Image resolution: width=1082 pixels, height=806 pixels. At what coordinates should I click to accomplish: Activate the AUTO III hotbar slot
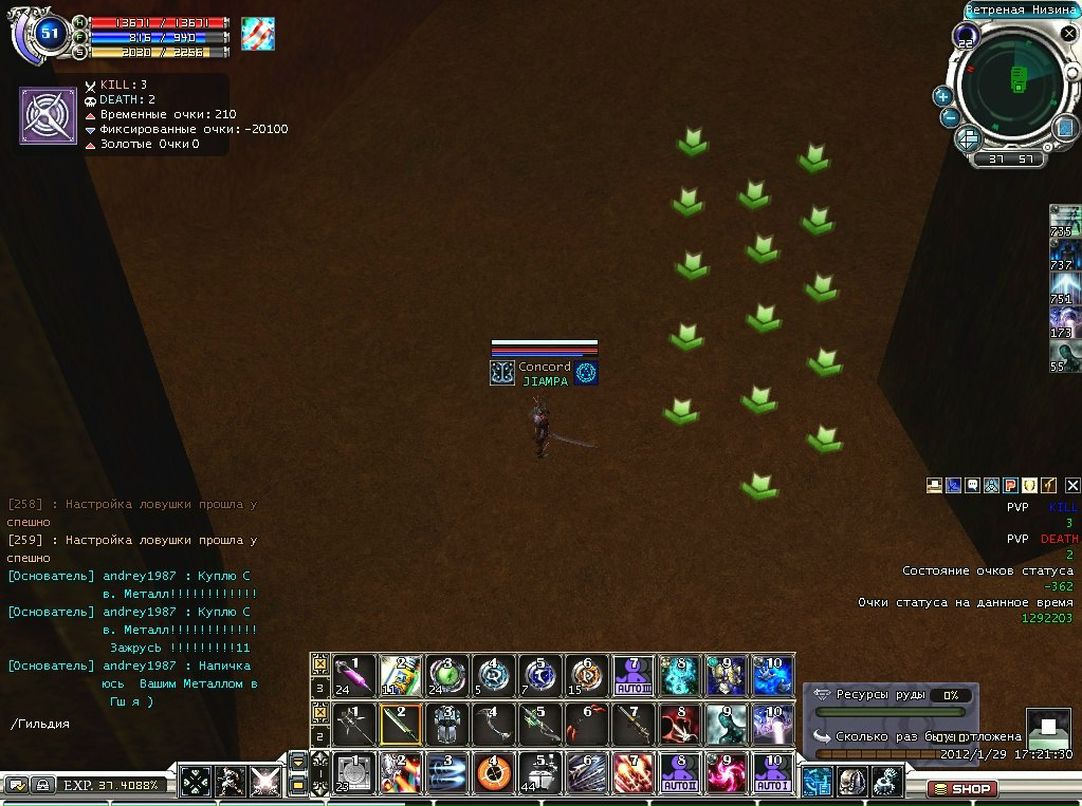point(633,676)
